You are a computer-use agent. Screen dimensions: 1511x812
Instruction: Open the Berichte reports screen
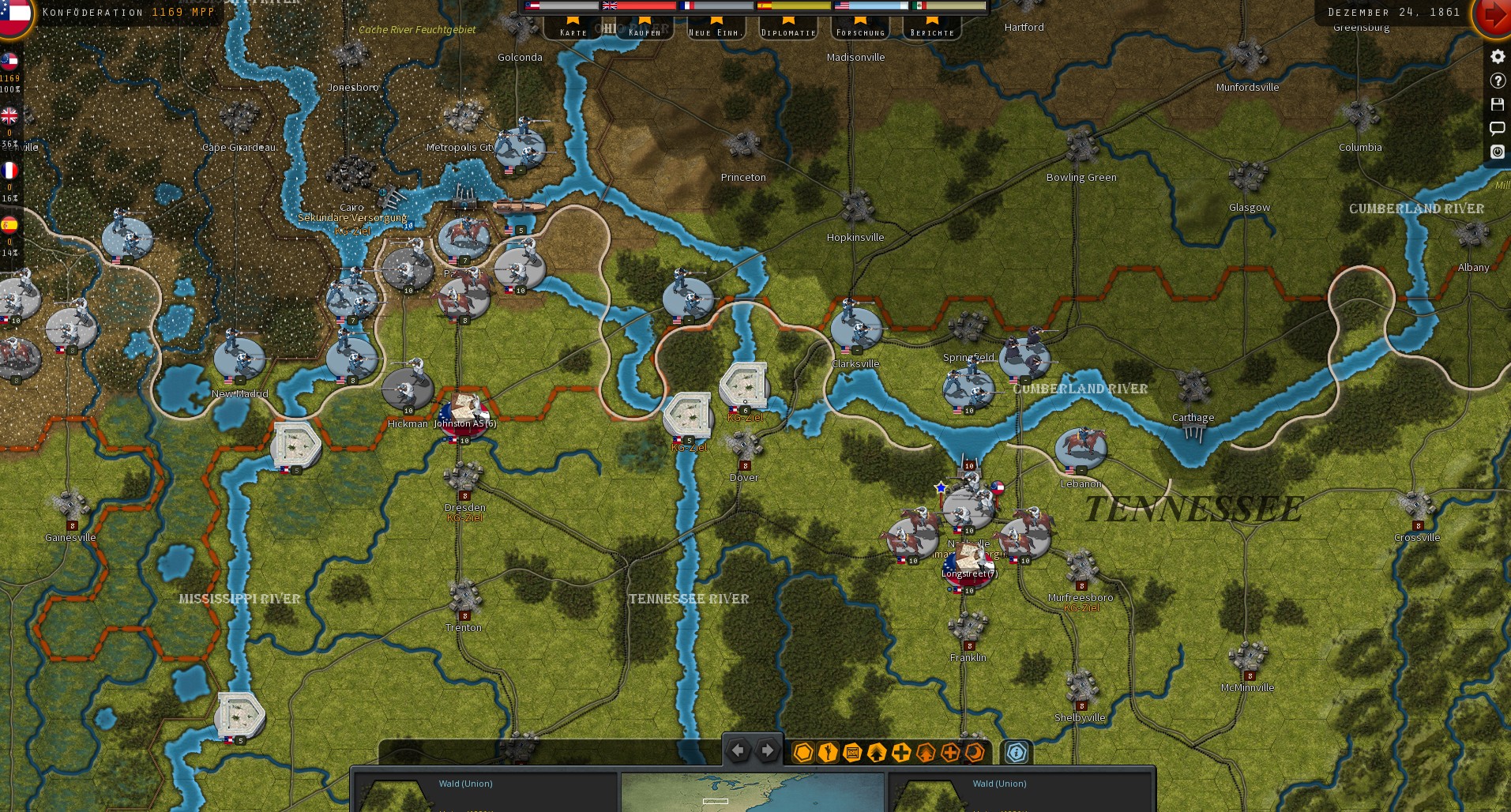(931, 32)
